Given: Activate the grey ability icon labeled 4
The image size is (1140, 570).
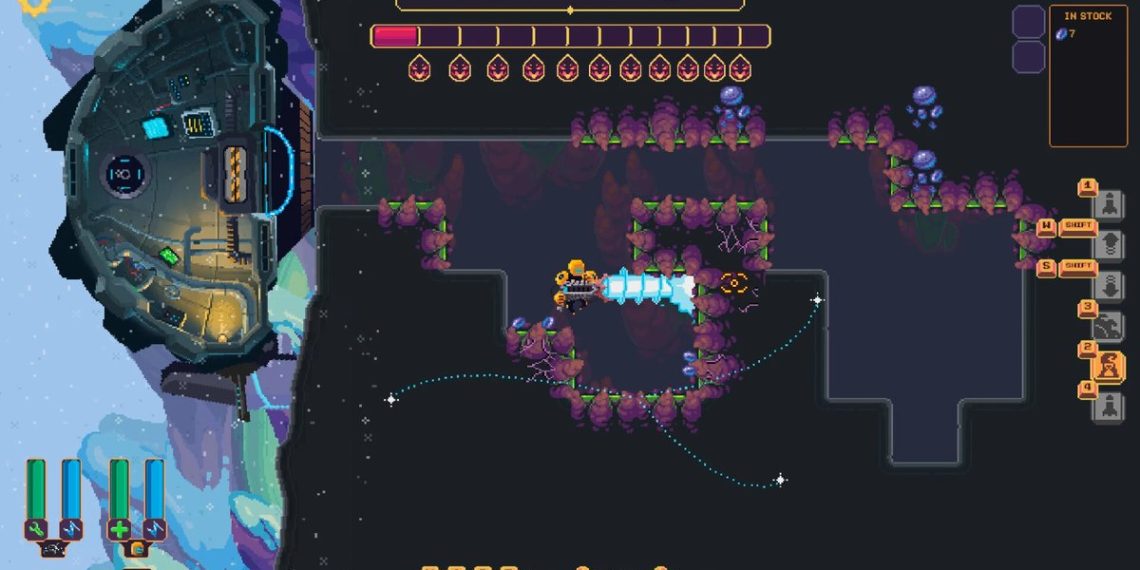Looking at the screenshot, I should [1109, 406].
